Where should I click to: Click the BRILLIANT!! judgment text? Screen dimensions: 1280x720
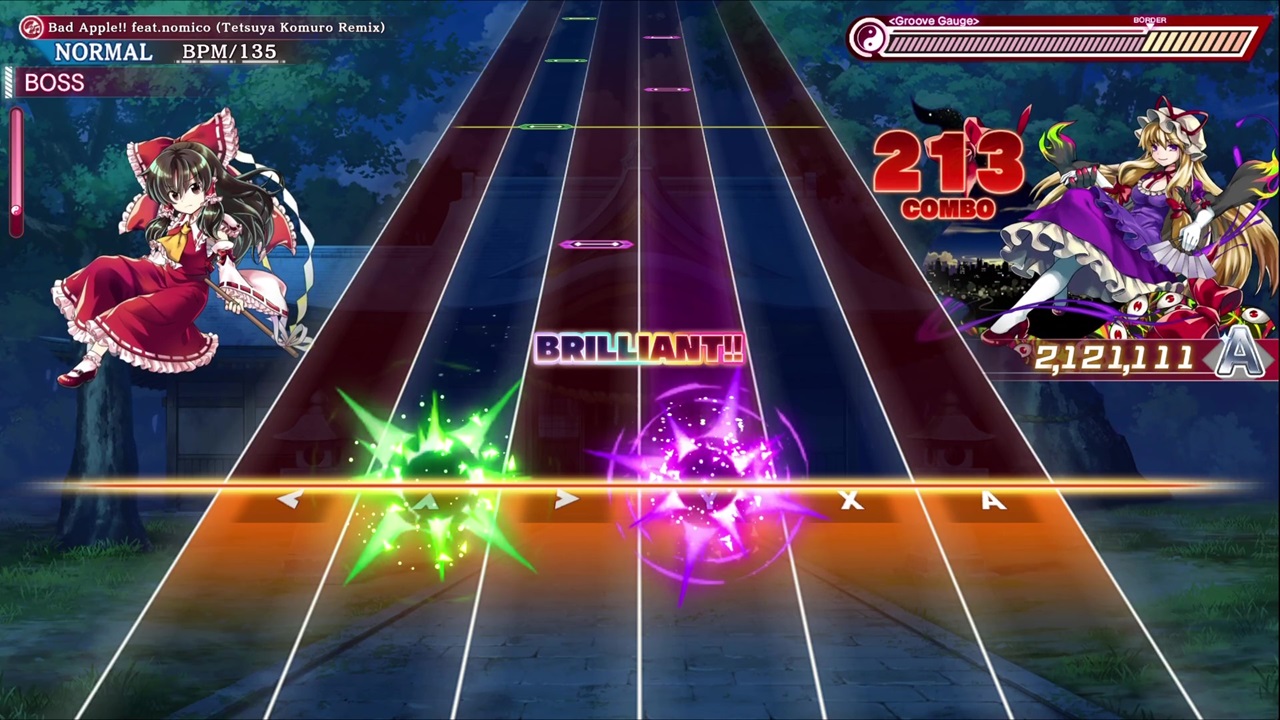click(640, 349)
